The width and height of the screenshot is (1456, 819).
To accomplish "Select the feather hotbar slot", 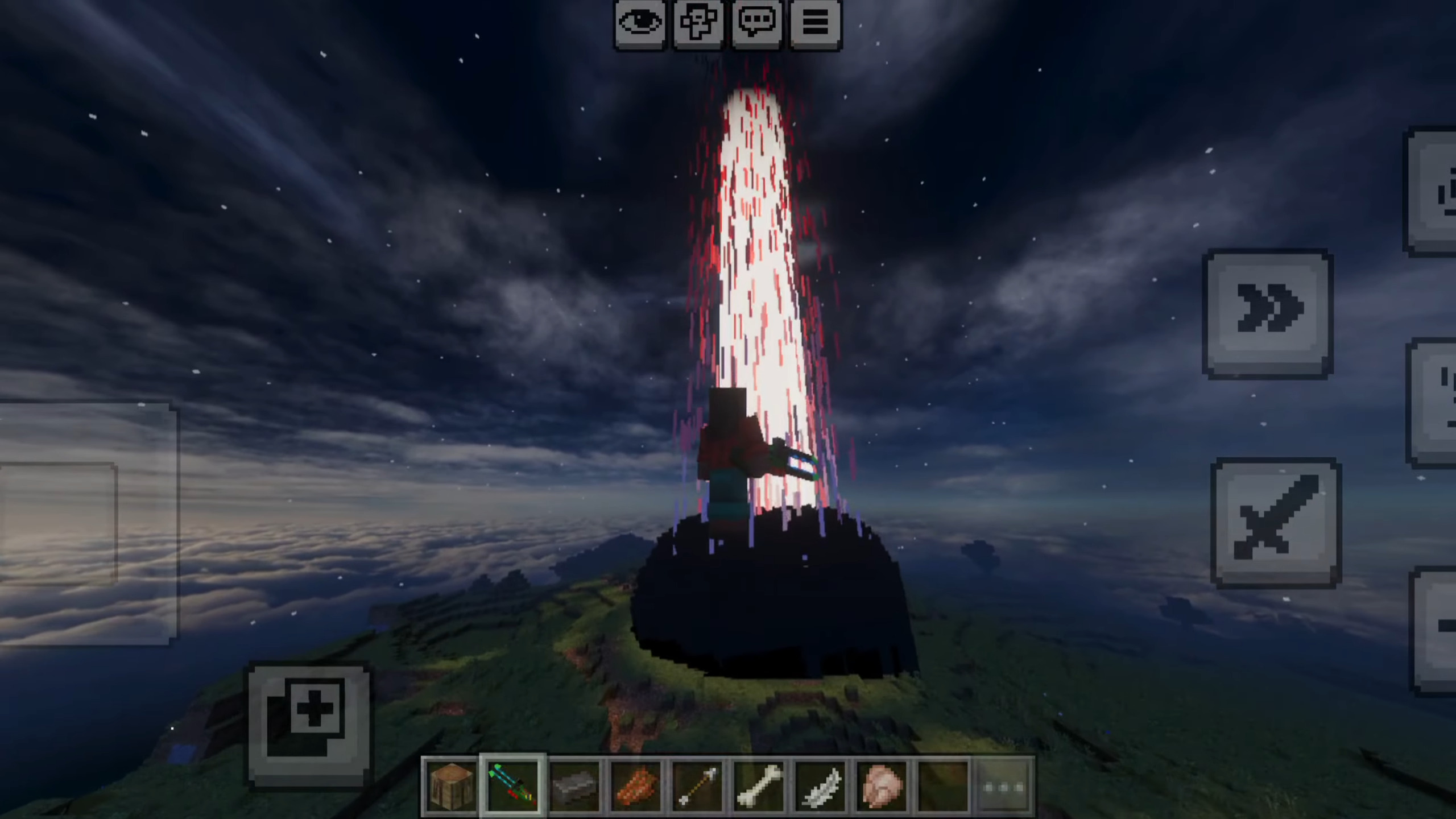I will [x=820, y=787].
